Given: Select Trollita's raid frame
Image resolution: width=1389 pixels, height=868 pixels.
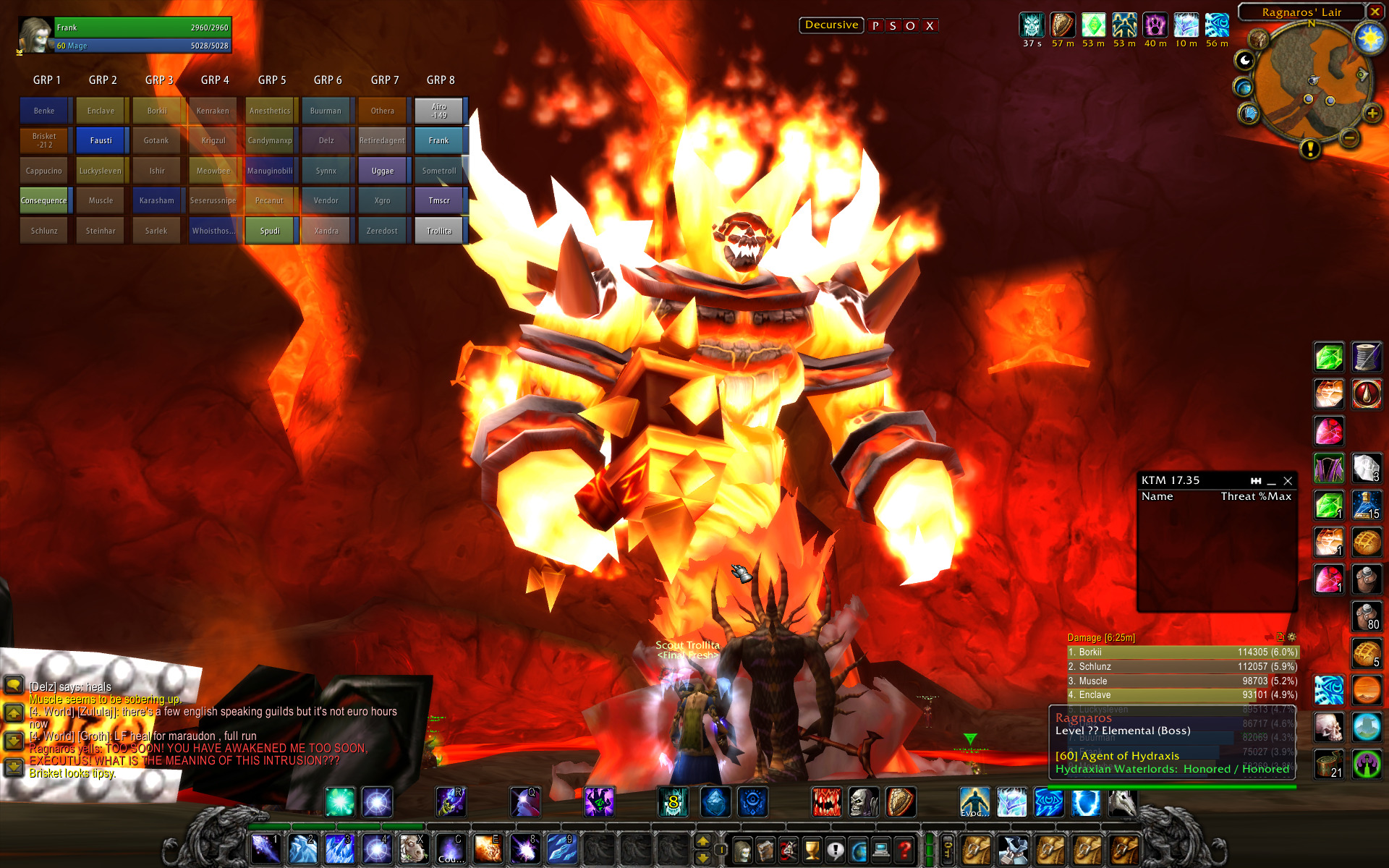Looking at the screenshot, I should 439,231.
